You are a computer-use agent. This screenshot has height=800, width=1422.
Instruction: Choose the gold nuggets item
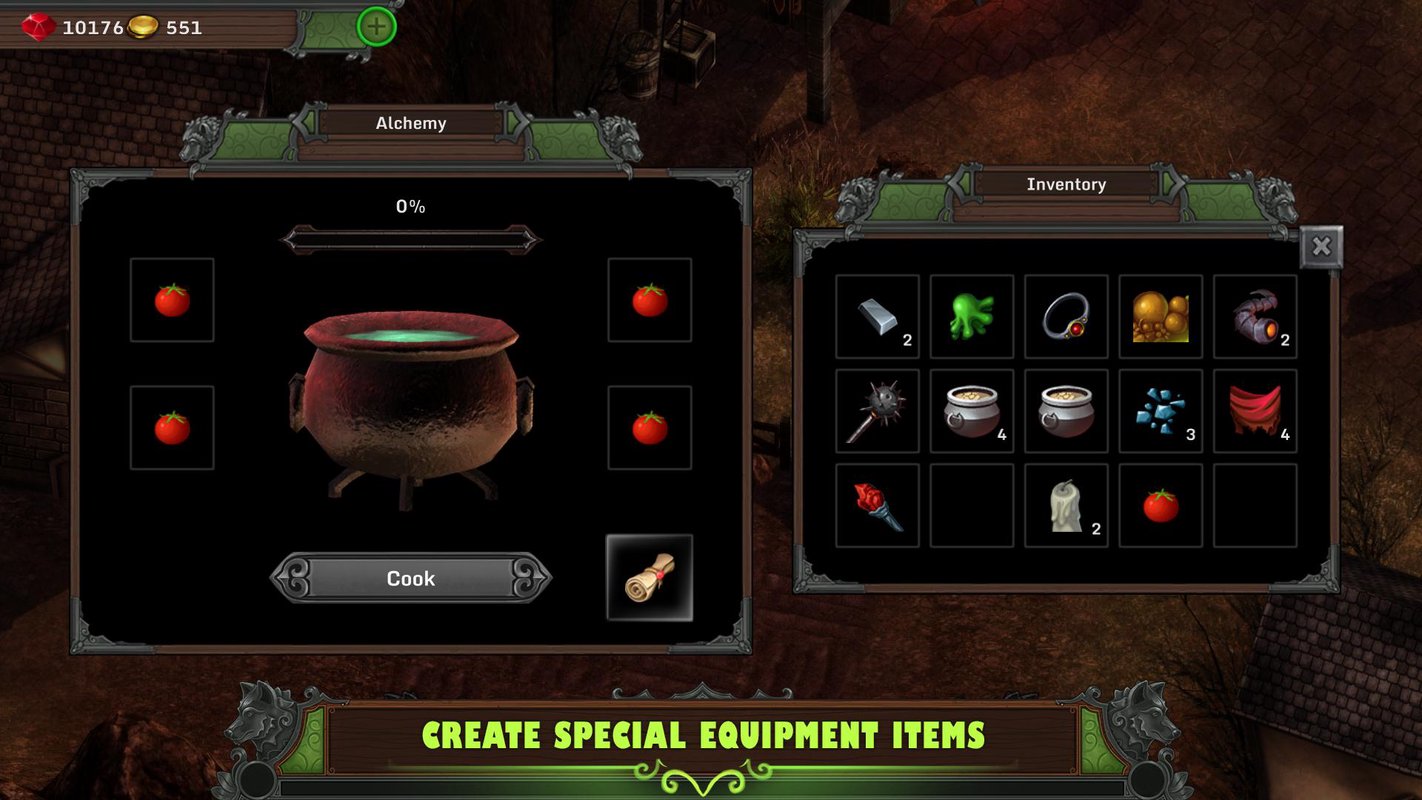pos(1160,316)
